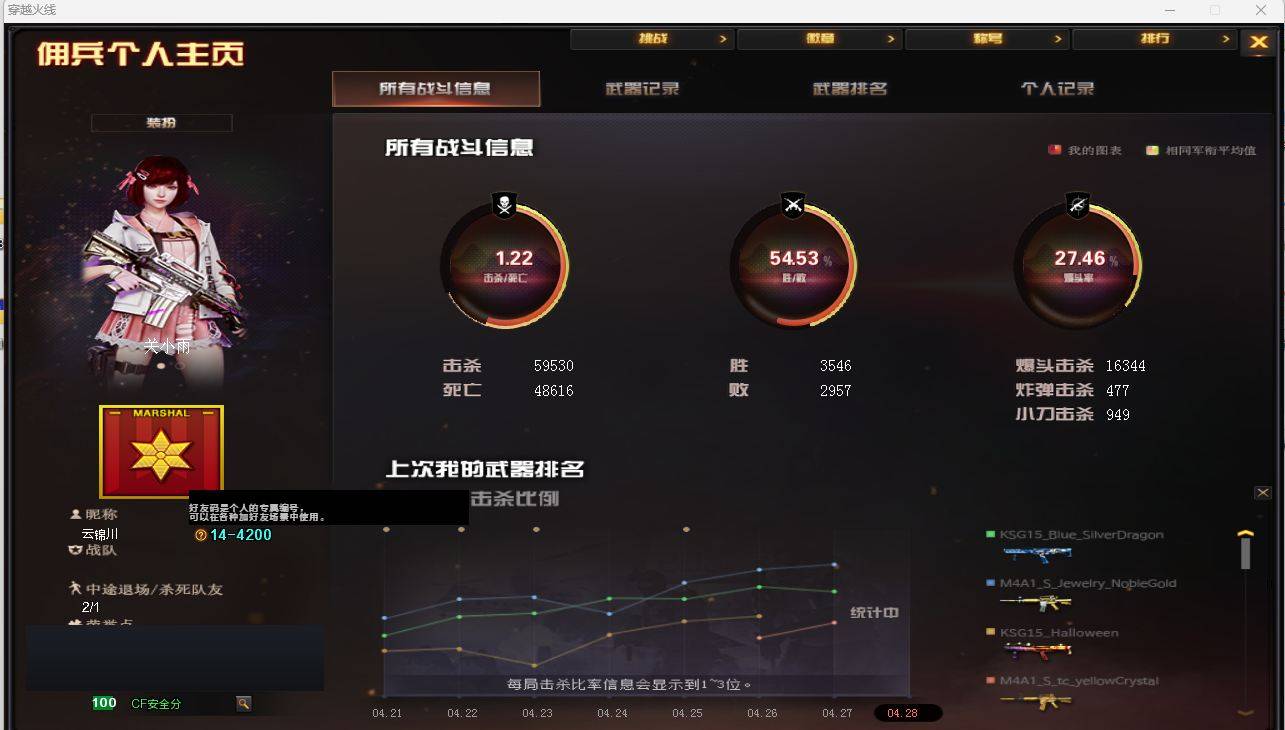The width and height of the screenshot is (1285, 730).
Task: Click the crossed-weapons icon above the headshot ring
Action: coord(1078,206)
